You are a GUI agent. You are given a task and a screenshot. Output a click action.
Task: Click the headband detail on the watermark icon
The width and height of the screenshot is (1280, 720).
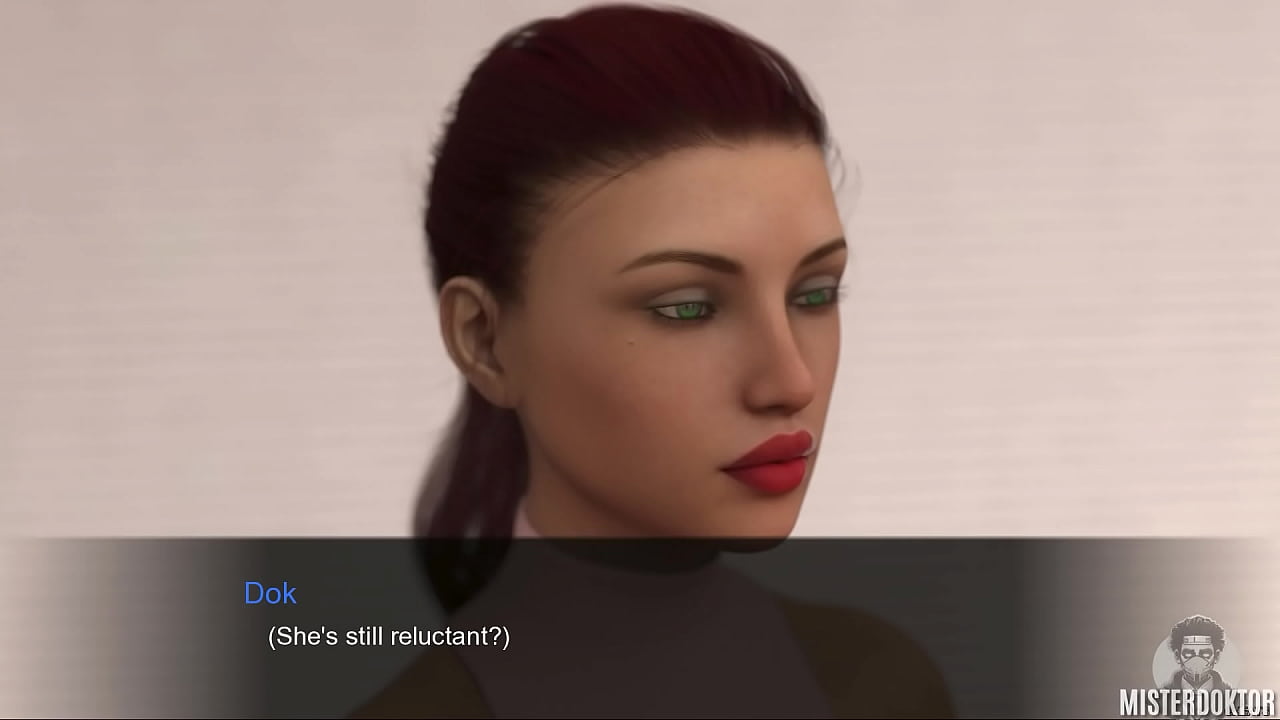coord(1196,638)
